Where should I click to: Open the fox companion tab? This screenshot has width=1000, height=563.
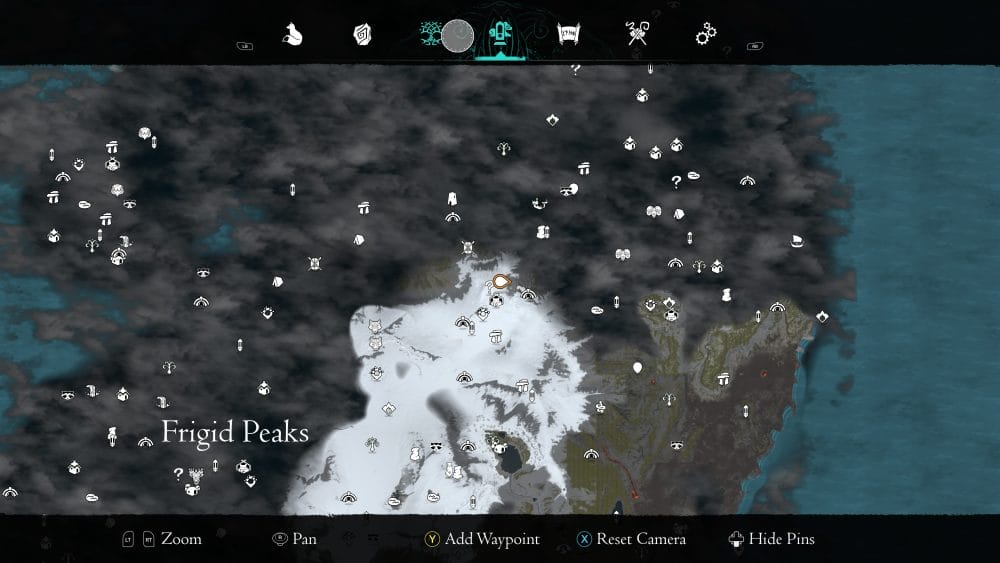[x=294, y=35]
